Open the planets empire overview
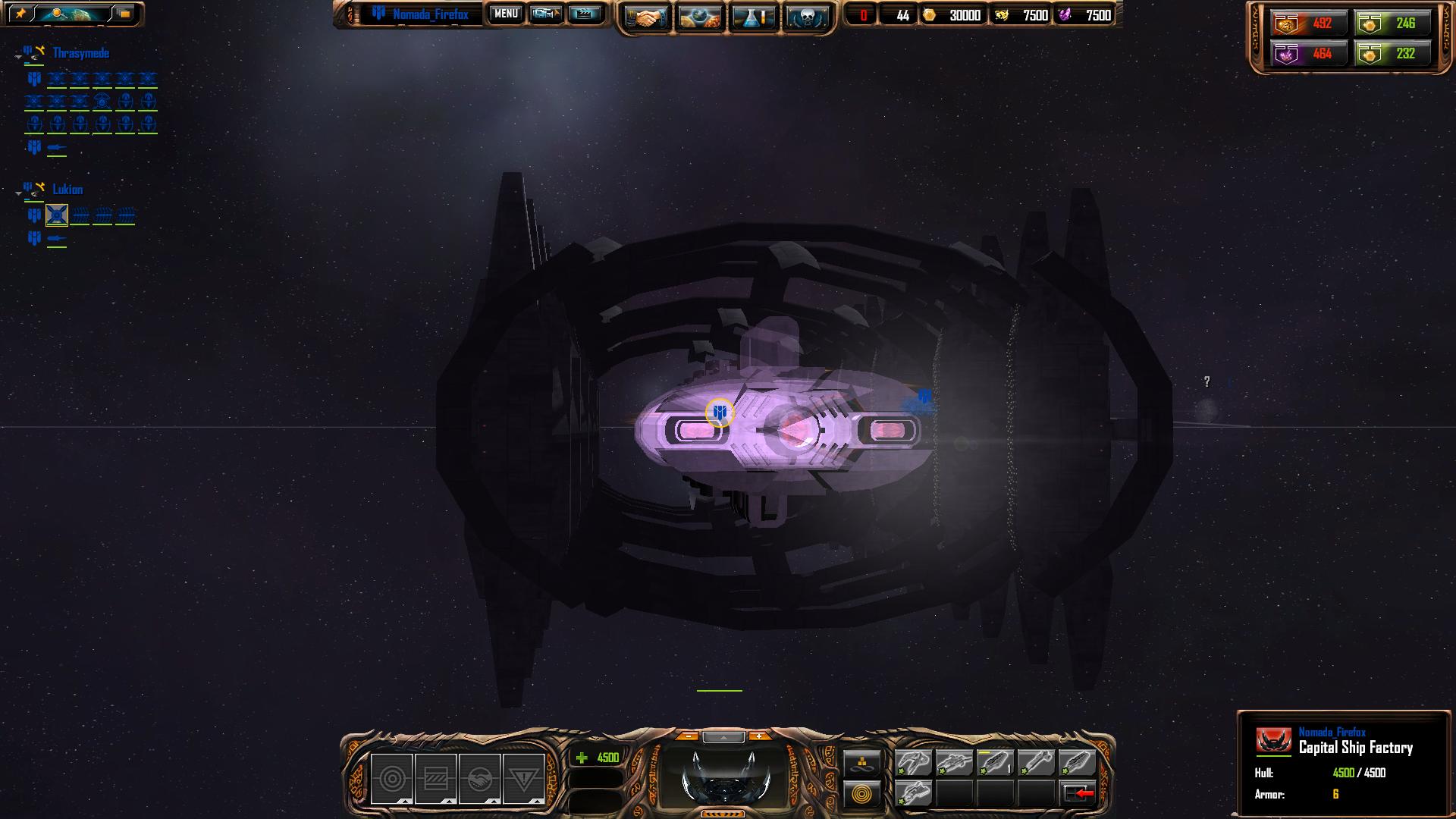Image resolution: width=1456 pixels, height=819 pixels. (699, 18)
